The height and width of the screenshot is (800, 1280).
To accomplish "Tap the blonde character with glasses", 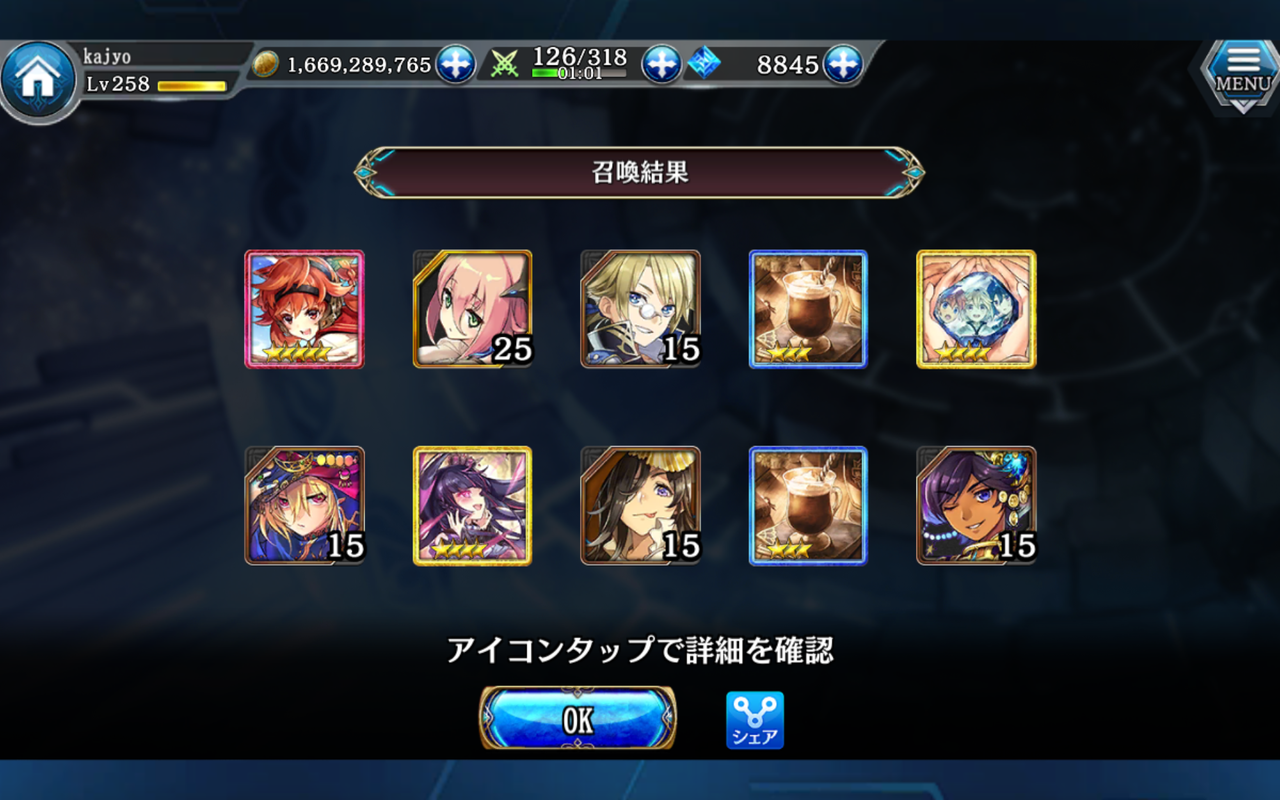I will pos(640,308).
